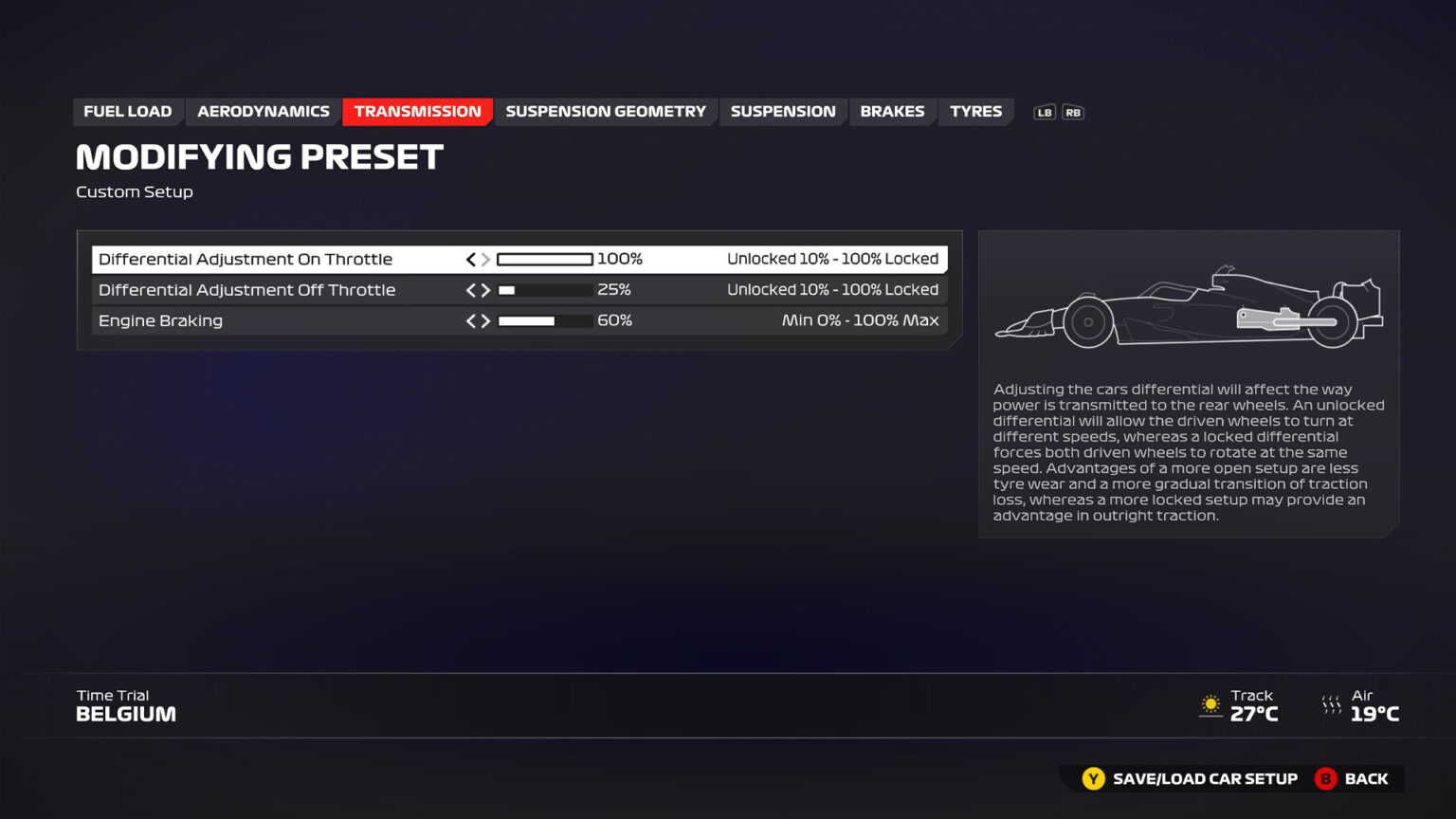
Task: Select the Suspension Geometry tab
Action: tap(605, 111)
